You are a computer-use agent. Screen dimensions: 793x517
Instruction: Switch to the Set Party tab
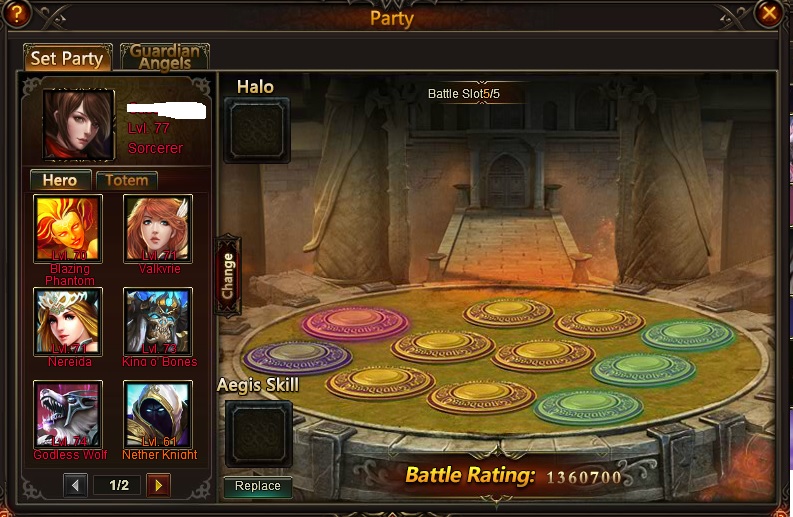(x=67, y=58)
